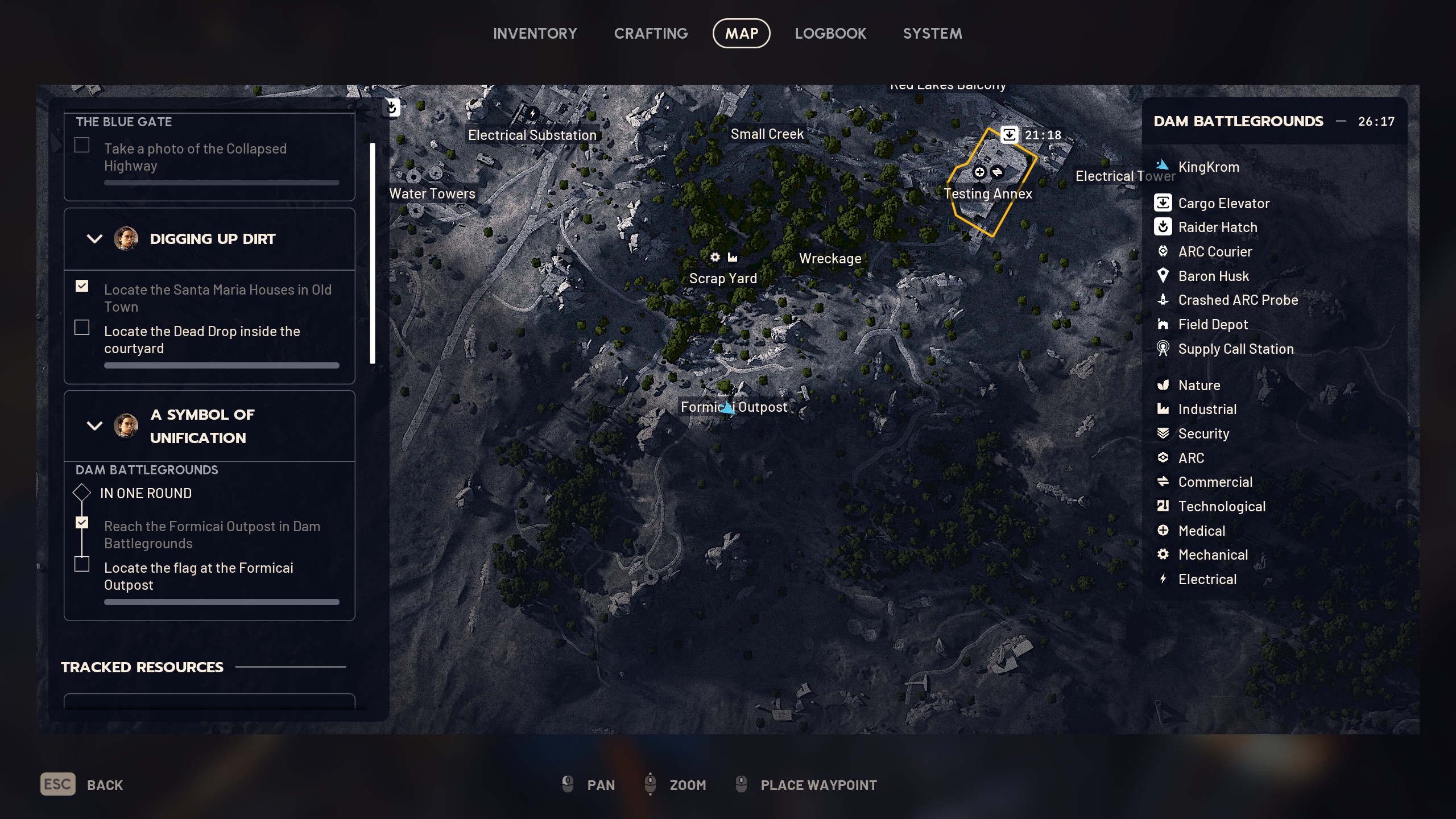This screenshot has height=819, width=1456.
Task: Click the cargo elevator marker on map
Action: click(1009, 135)
